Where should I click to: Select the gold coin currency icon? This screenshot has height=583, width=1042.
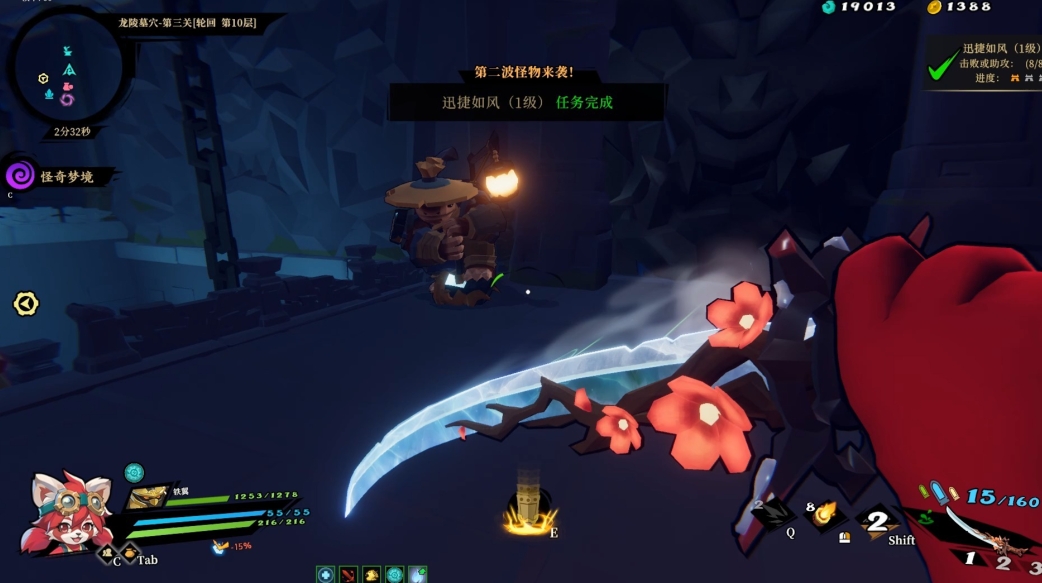tap(934, 7)
